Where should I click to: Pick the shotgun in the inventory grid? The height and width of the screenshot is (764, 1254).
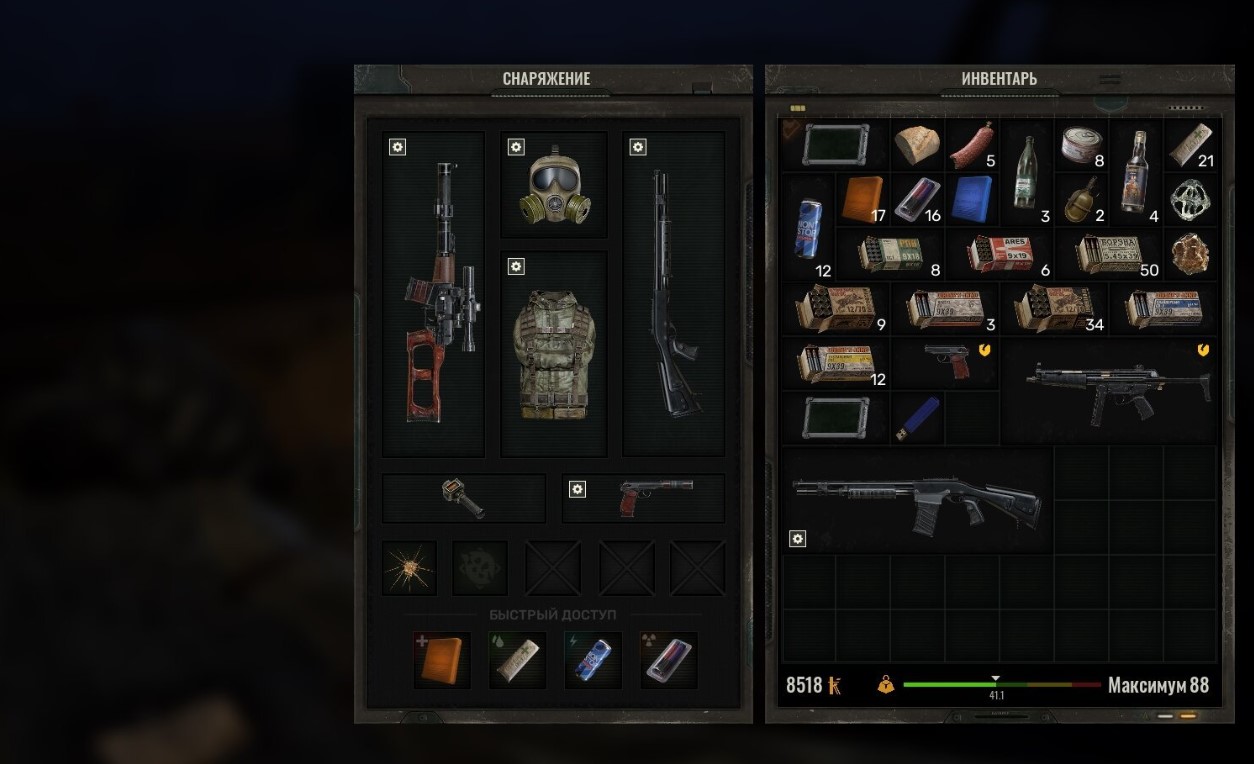915,497
